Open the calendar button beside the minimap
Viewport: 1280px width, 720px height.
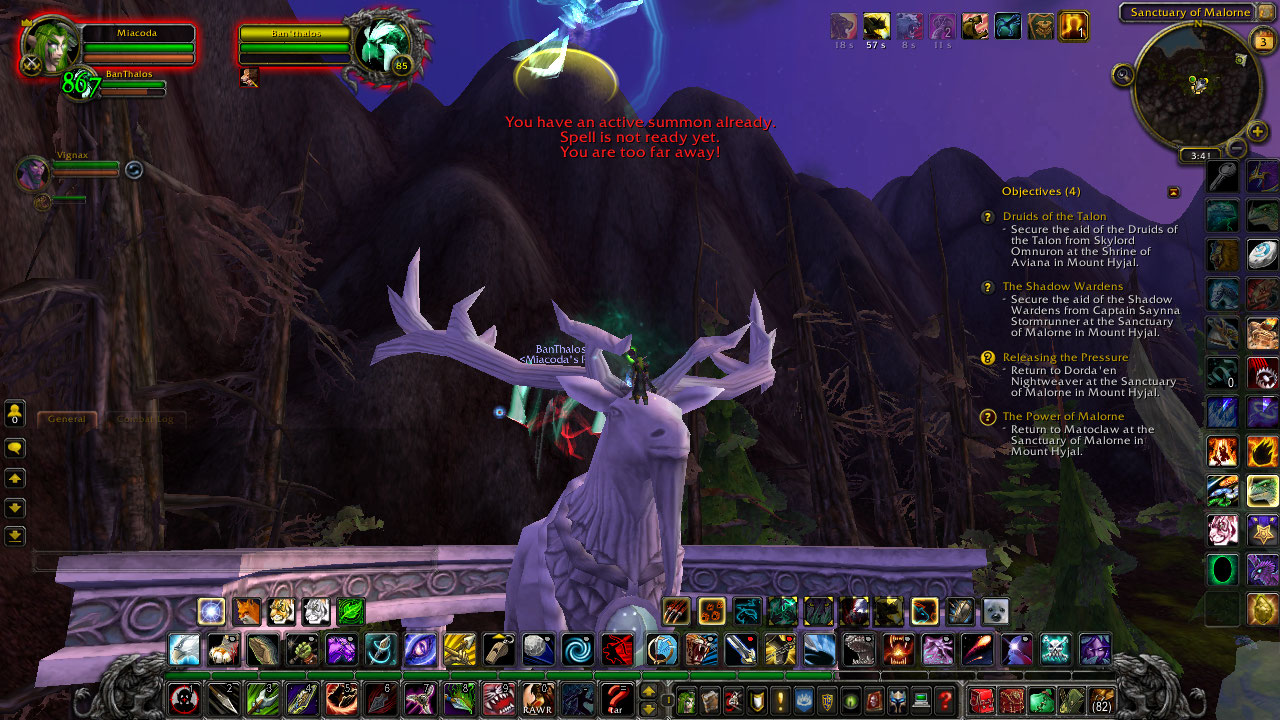click(x=1262, y=42)
